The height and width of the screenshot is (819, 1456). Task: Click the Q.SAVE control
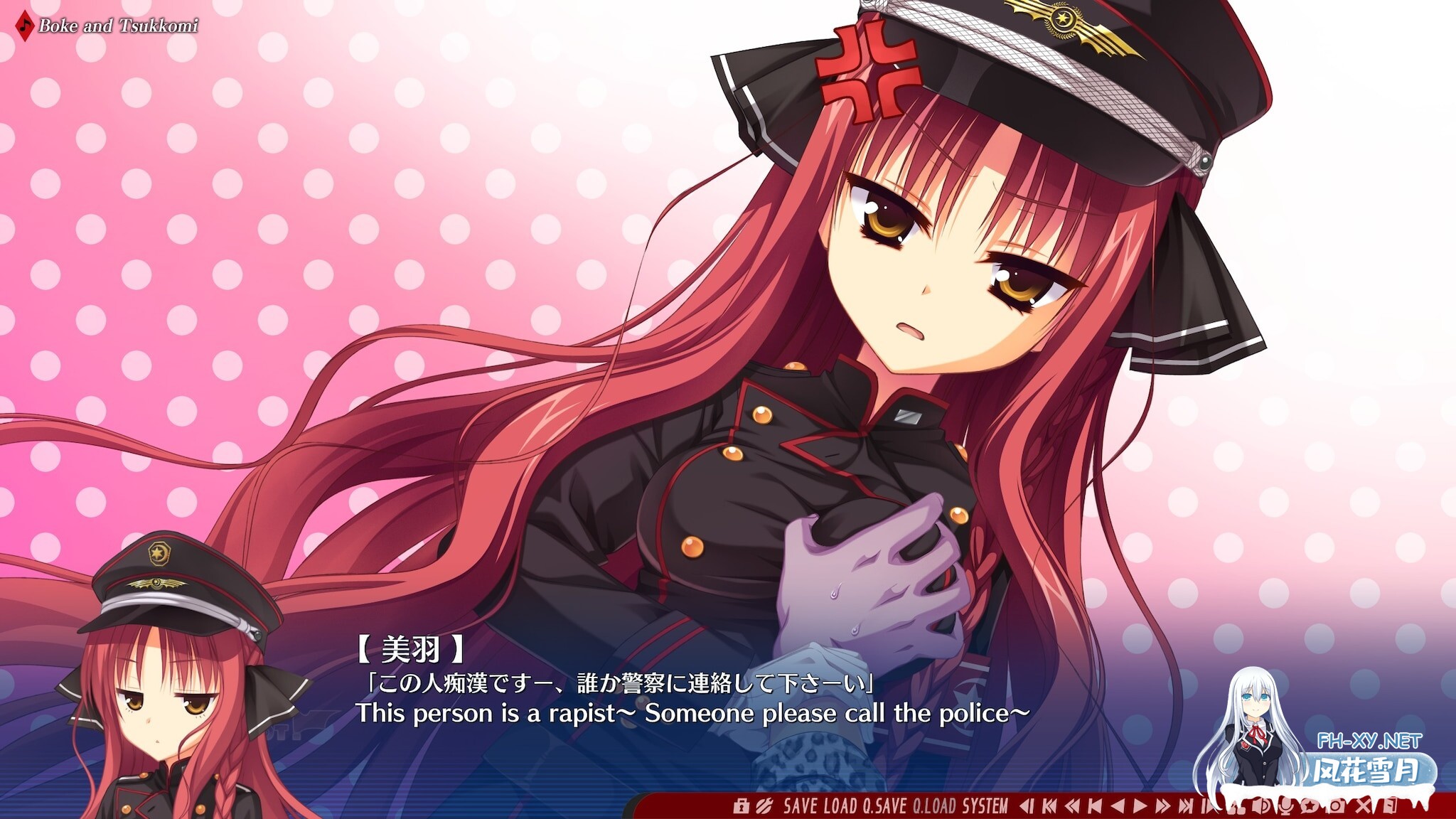[885, 806]
